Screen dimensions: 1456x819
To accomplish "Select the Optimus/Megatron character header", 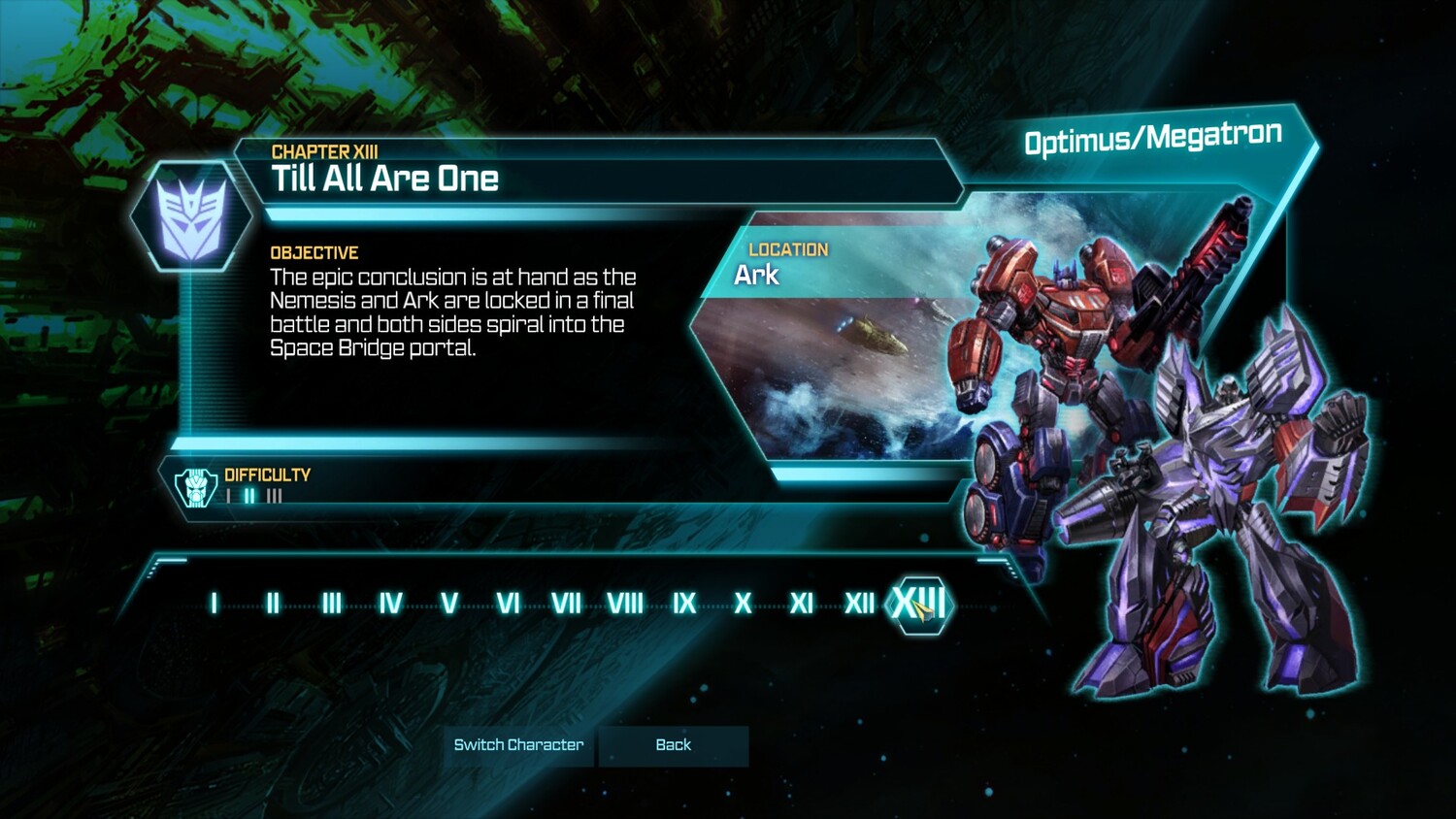I will click(x=1153, y=137).
